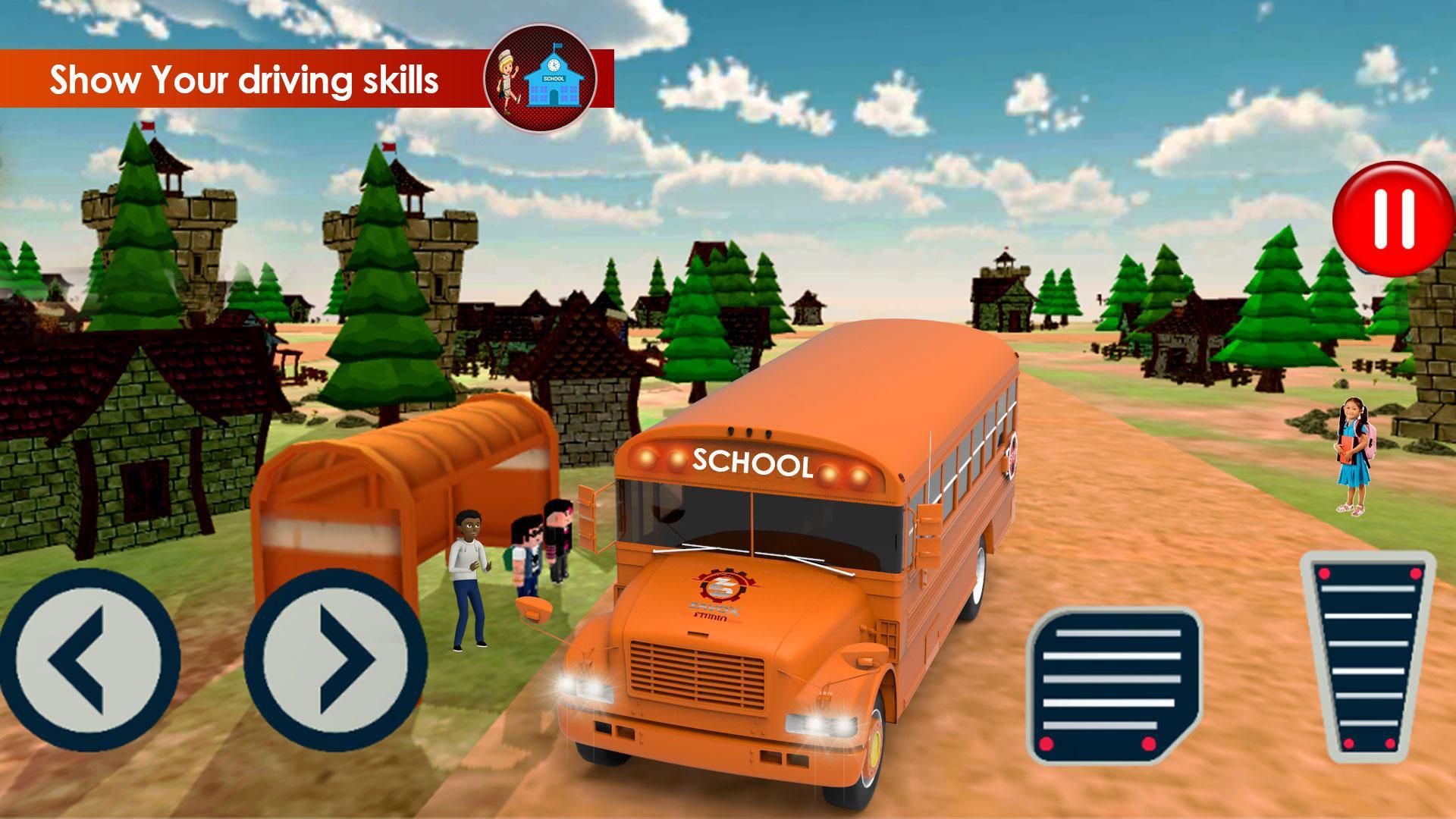Click the circular school badge on the banner
This screenshot has width=1456, height=819.
(x=541, y=78)
